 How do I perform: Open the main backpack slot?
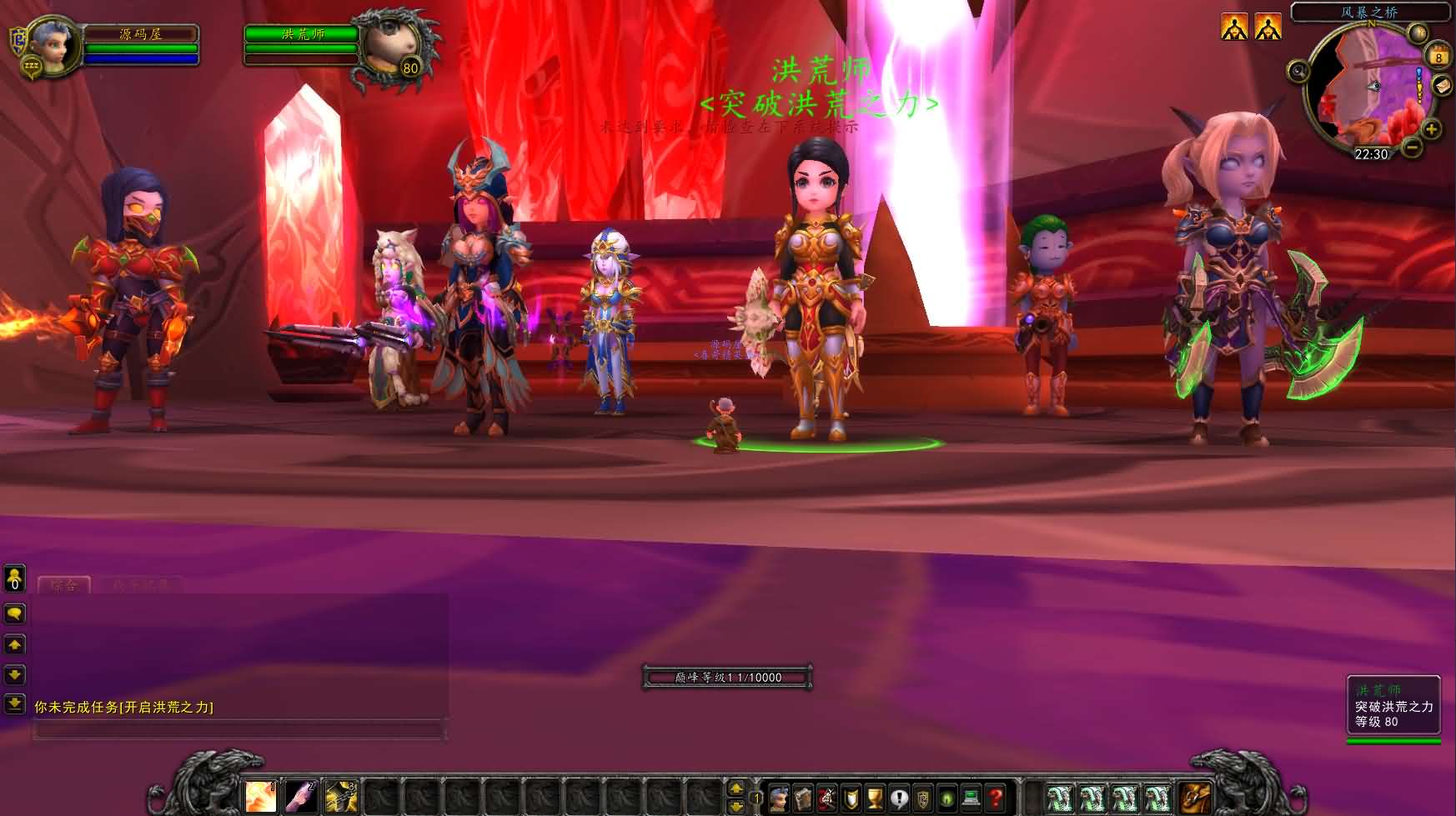point(1195,798)
